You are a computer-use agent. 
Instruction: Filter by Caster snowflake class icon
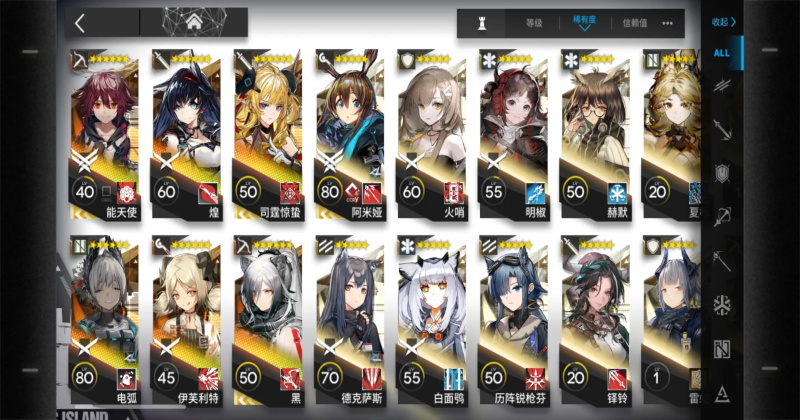(722, 302)
